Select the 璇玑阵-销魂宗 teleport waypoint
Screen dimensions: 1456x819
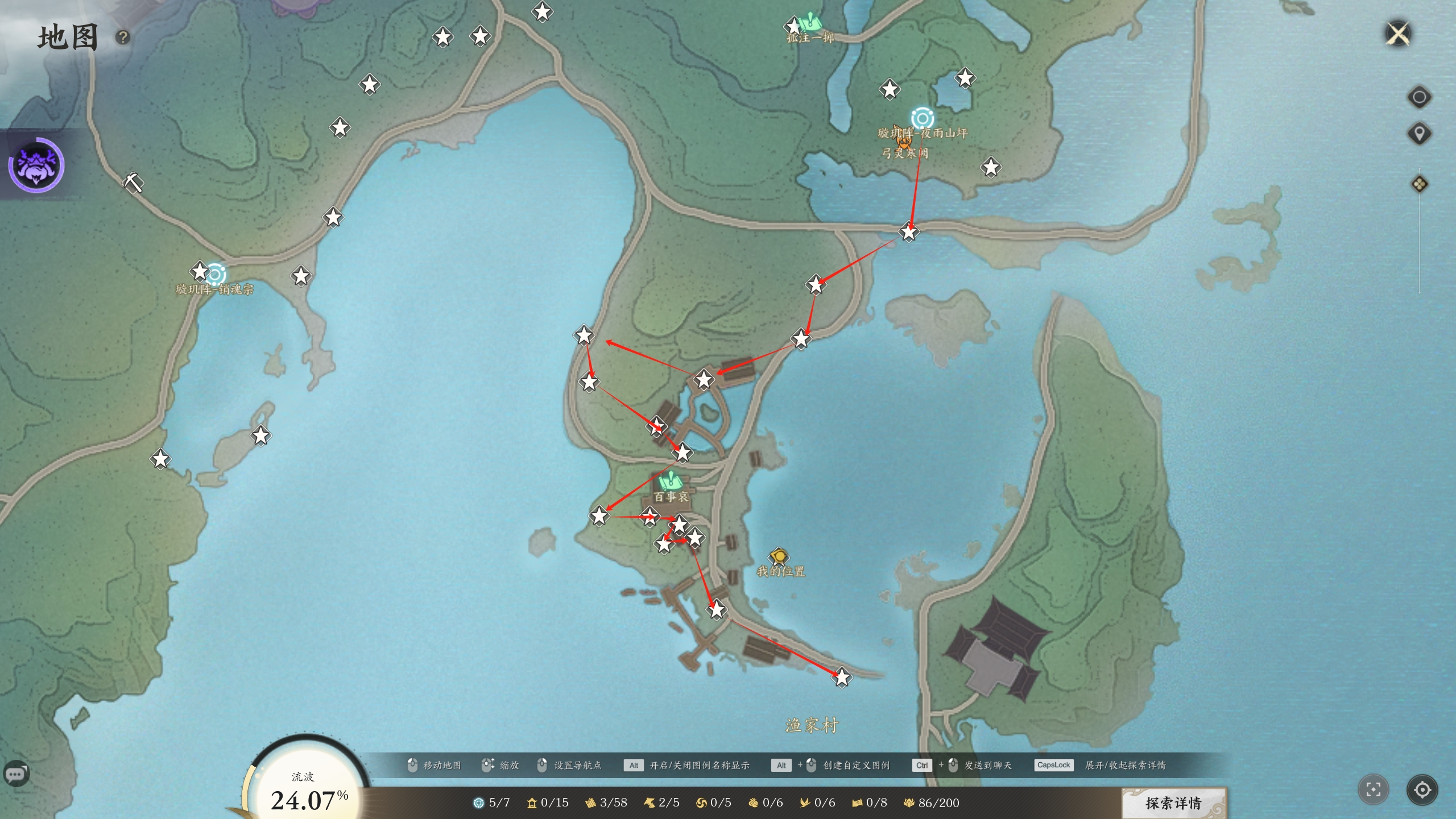(x=216, y=275)
